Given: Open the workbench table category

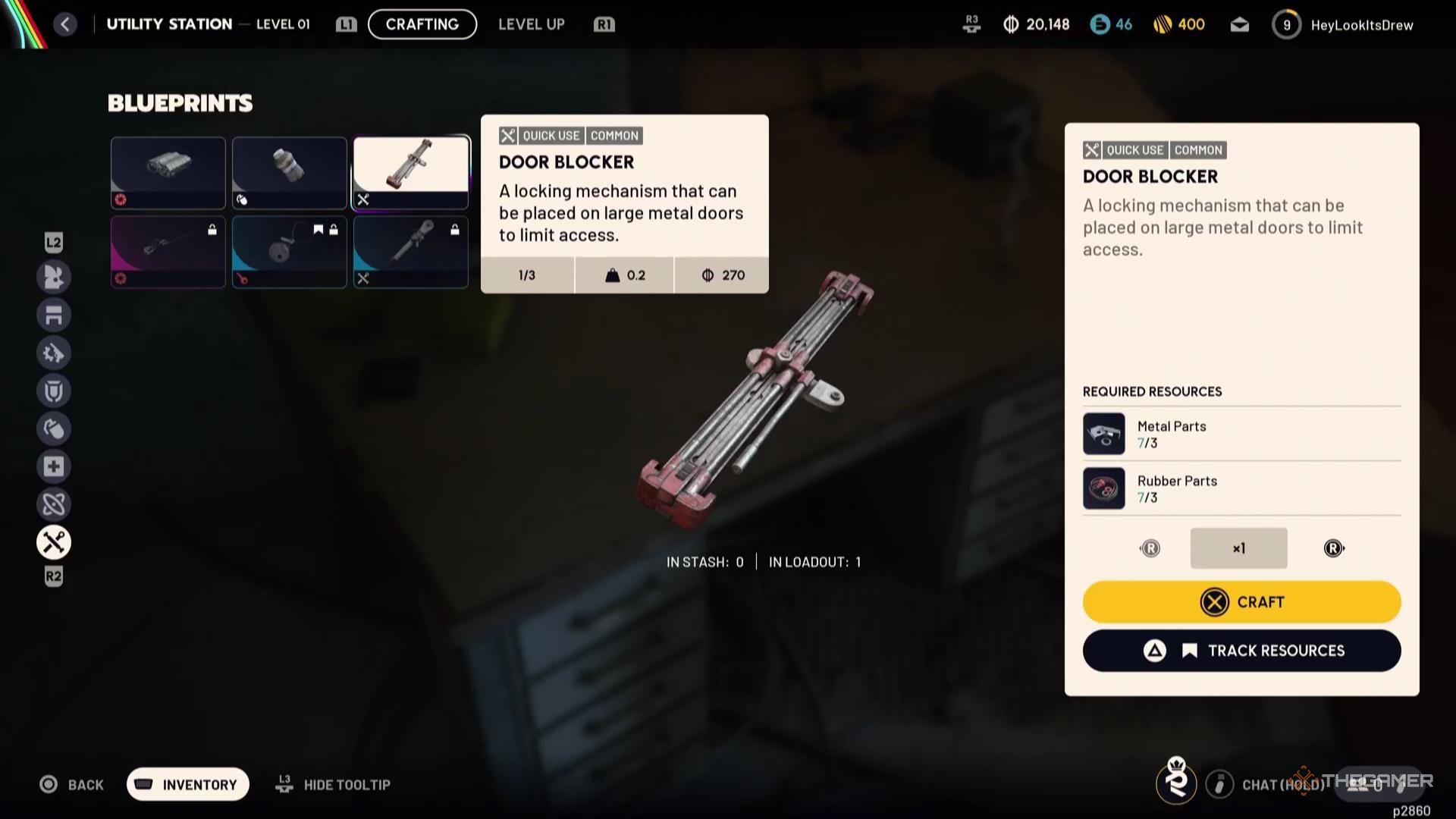Looking at the screenshot, I should [54, 315].
